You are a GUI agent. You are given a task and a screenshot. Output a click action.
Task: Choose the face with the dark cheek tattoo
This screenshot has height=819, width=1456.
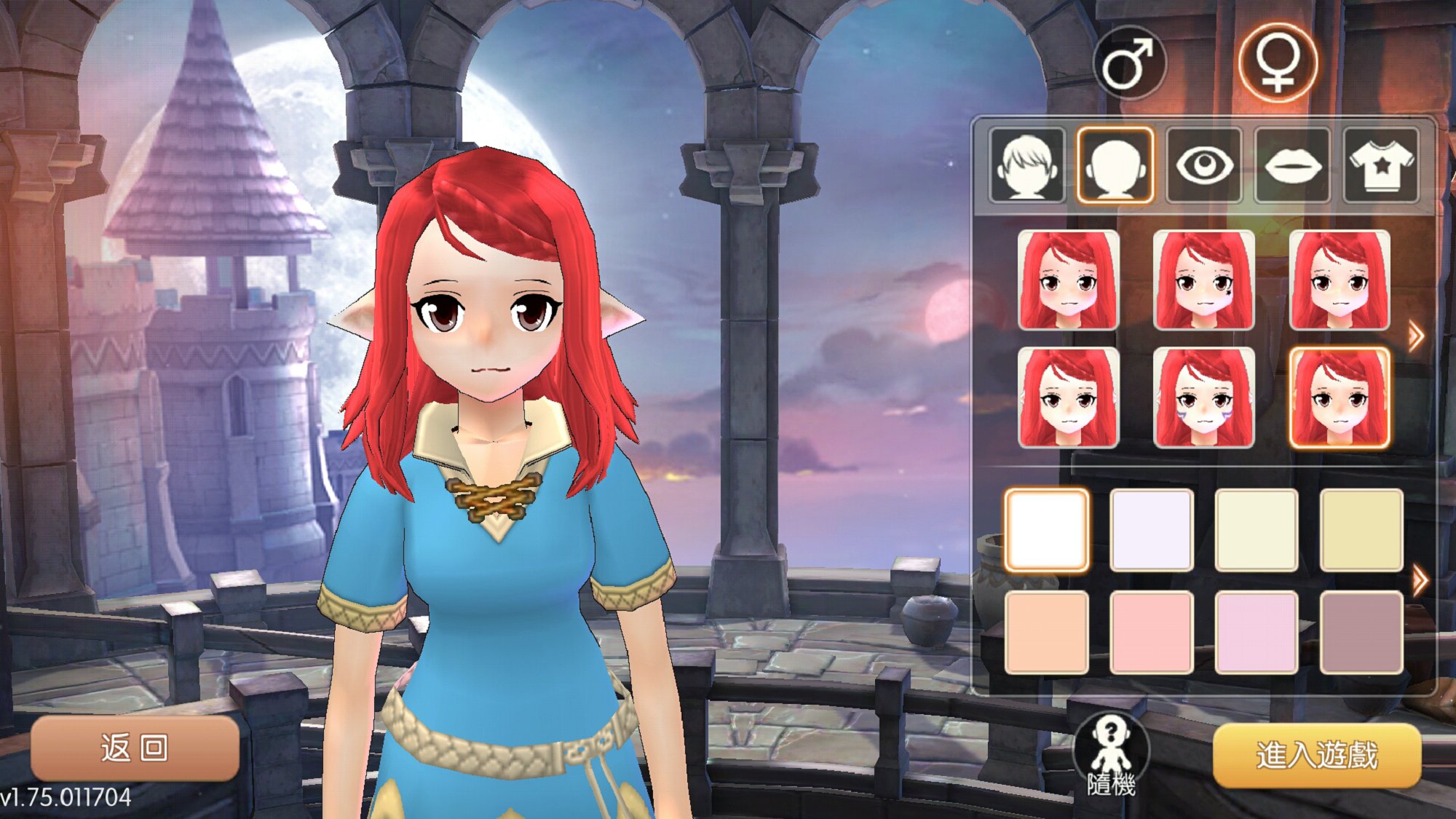pyautogui.click(x=1204, y=280)
